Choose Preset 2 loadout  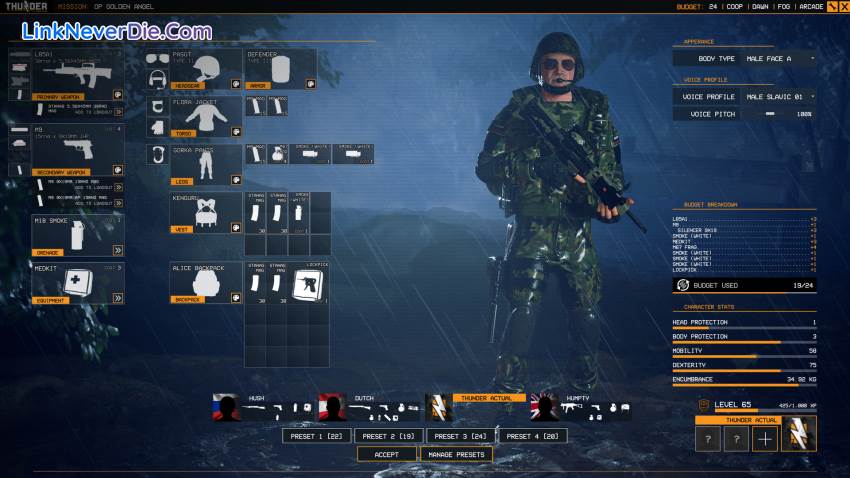(x=388, y=436)
